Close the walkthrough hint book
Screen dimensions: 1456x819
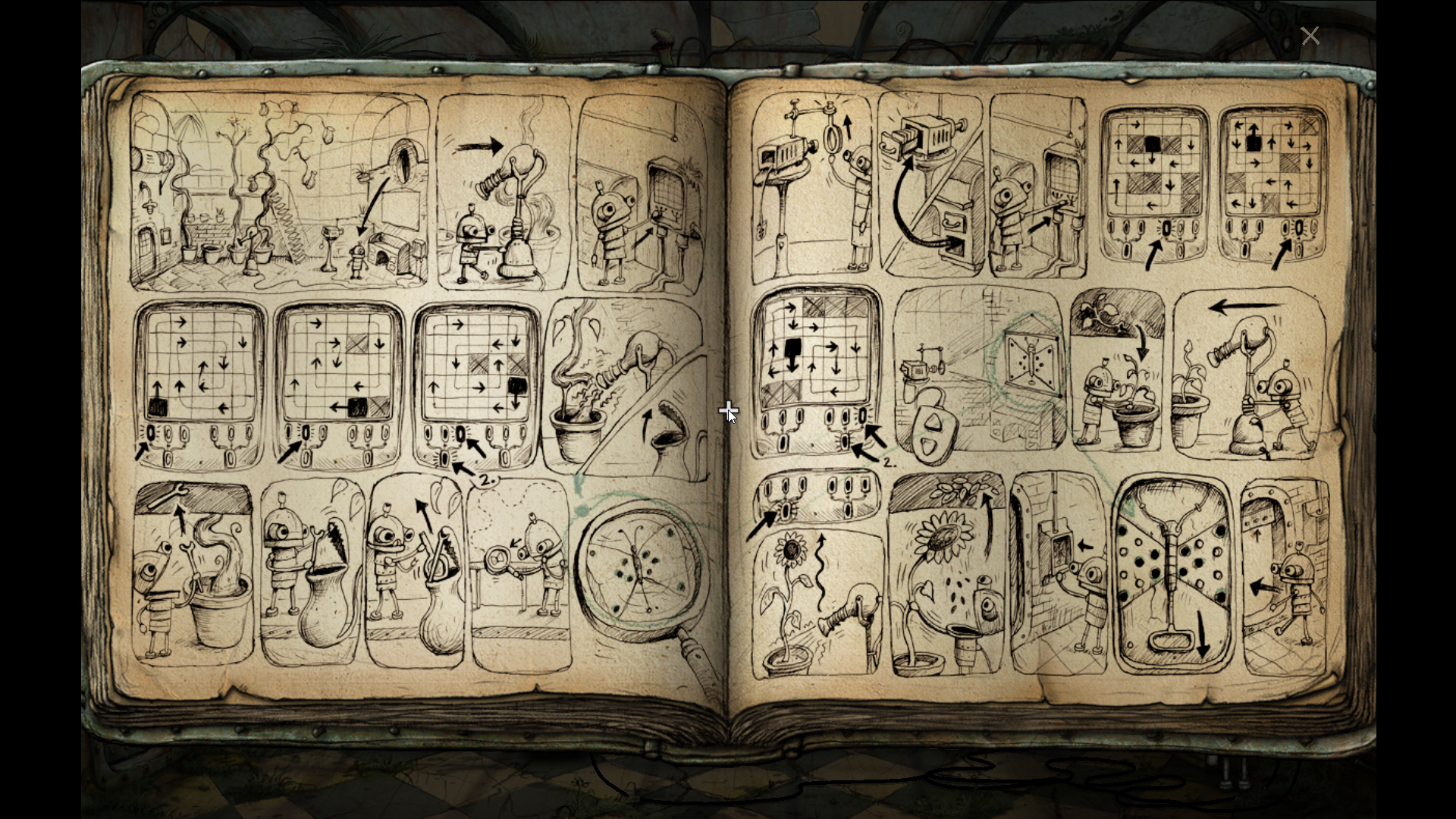(1310, 36)
